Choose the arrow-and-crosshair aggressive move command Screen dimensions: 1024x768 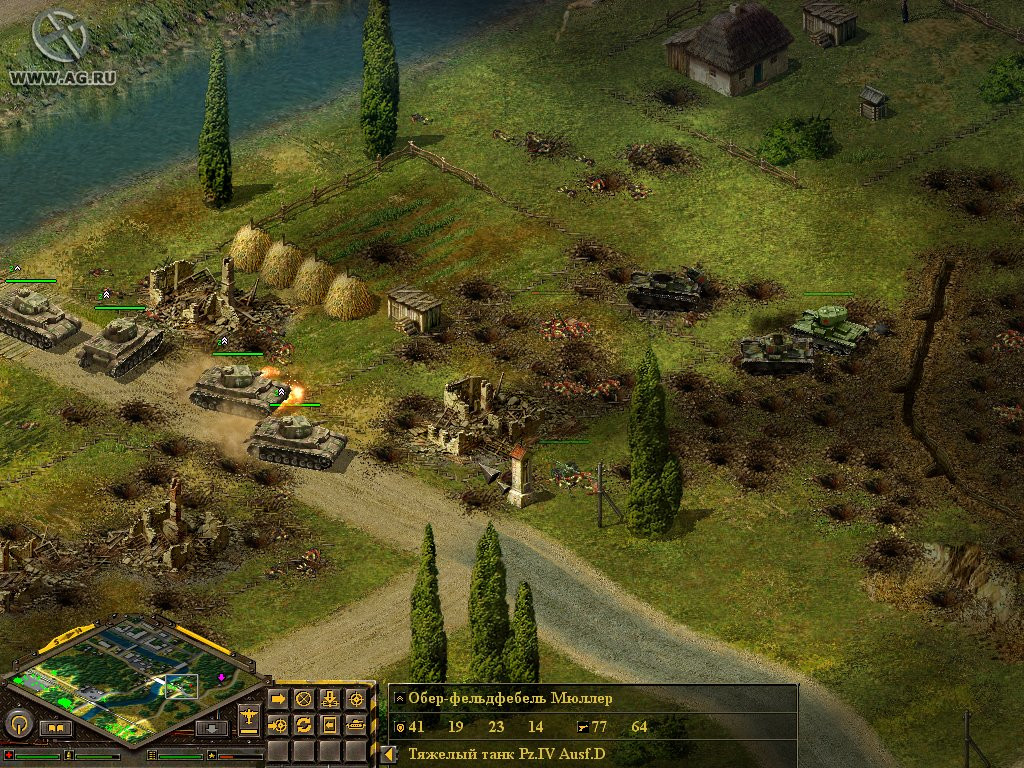(x=278, y=724)
